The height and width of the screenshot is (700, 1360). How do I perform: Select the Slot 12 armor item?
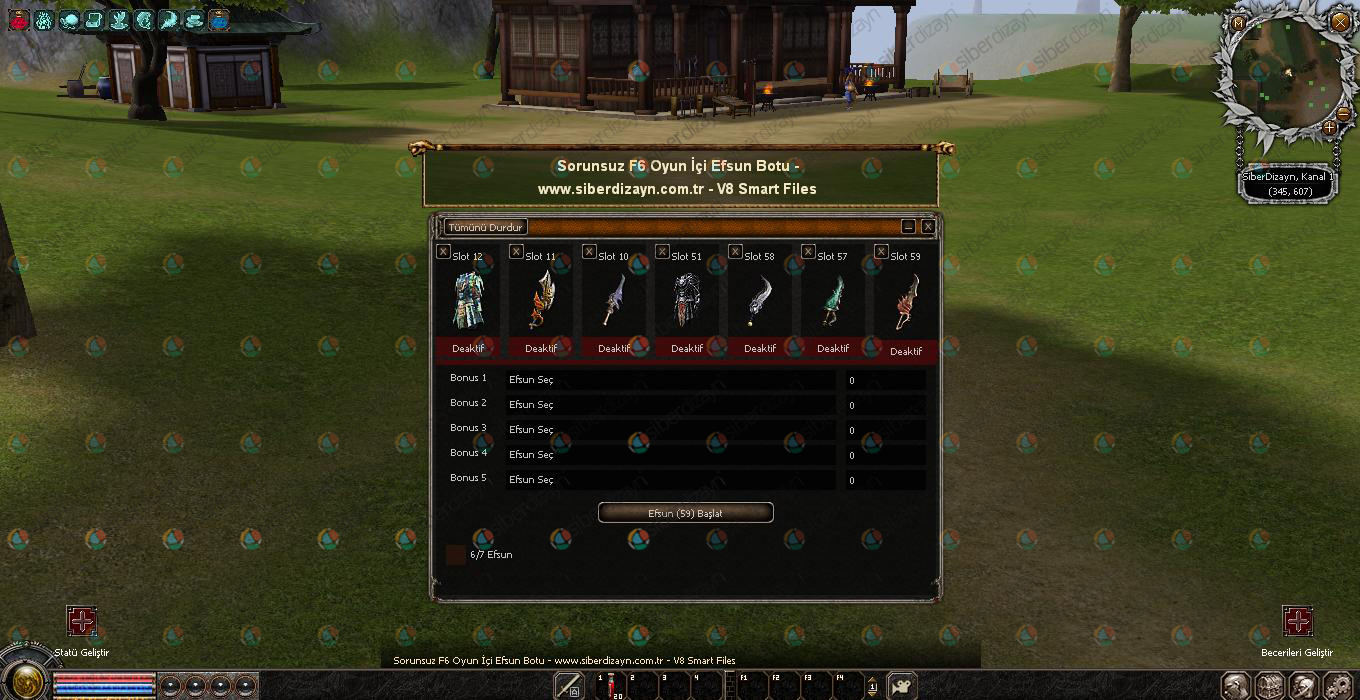pyautogui.click(x=467, y=300)
